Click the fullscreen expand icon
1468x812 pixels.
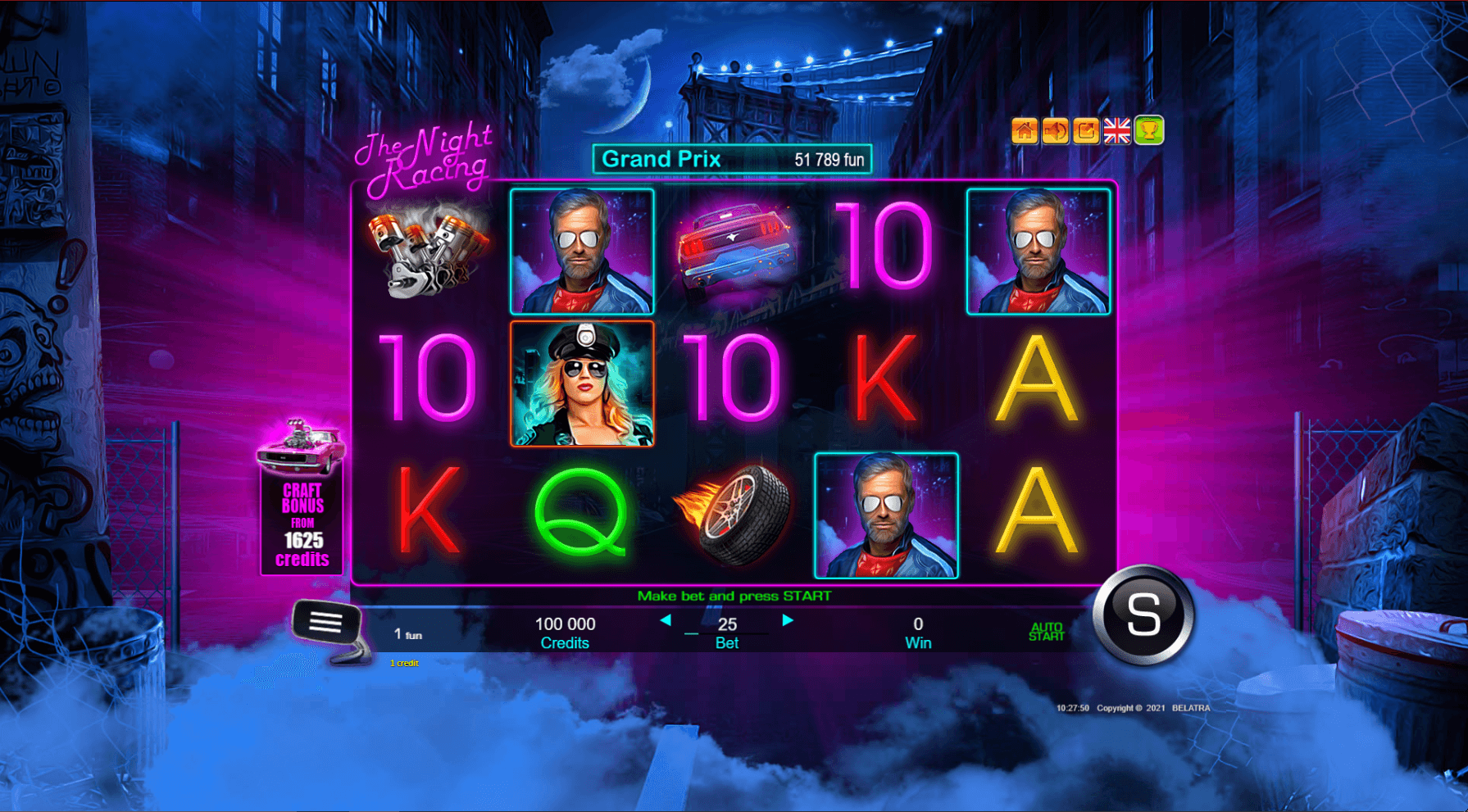pos(1086,131)
